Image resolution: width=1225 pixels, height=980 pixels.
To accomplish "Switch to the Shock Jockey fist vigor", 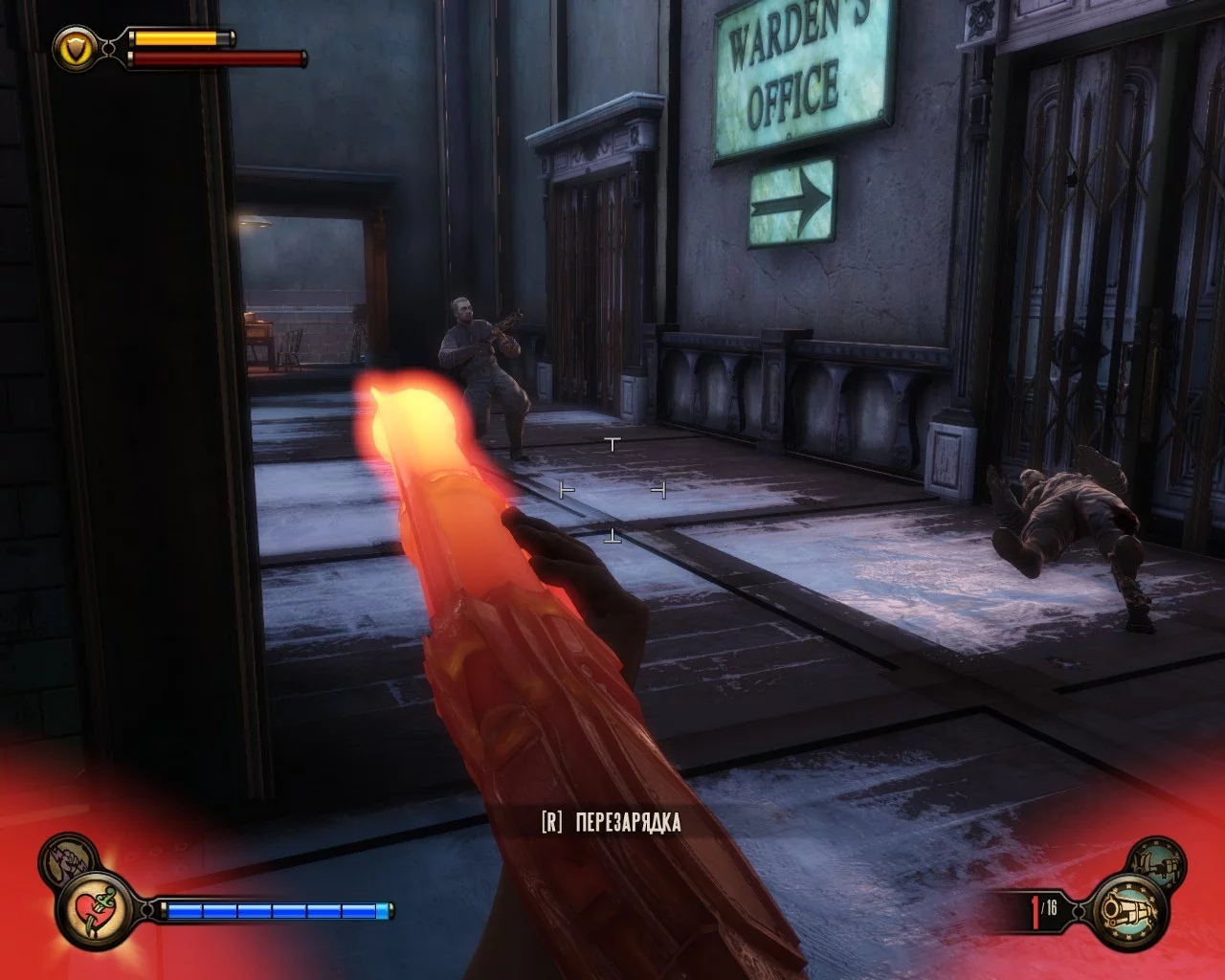I will pos(65,857).
